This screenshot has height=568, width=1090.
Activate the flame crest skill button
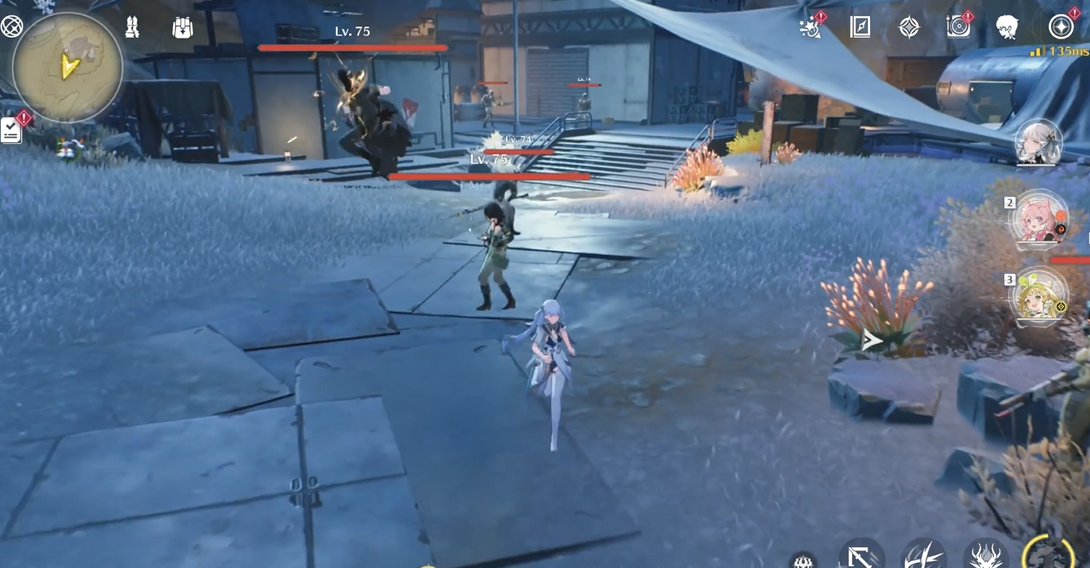click(x=985, y=555)
